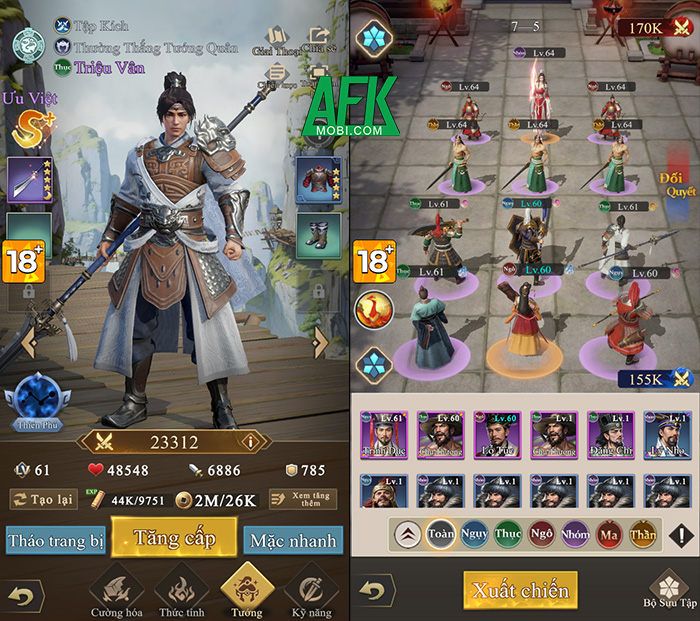Tap the golden Tăng cấp level-up button
Viewport: 700px width, 621px height.
pos(174,538)
